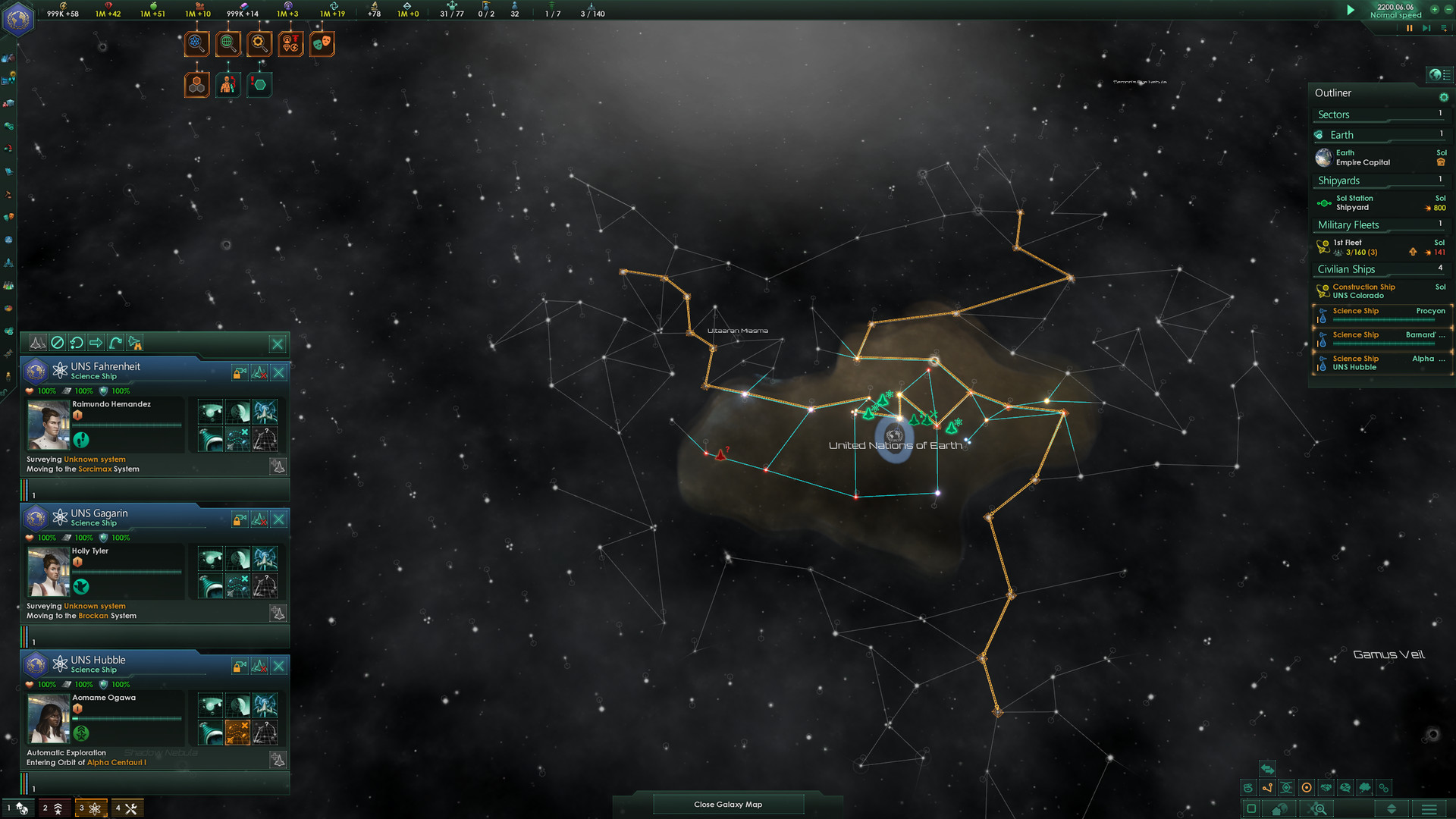Click the stop orders icon in fleet toolbar
Screen dimensions: 1456x819
(x=57, y=343)
